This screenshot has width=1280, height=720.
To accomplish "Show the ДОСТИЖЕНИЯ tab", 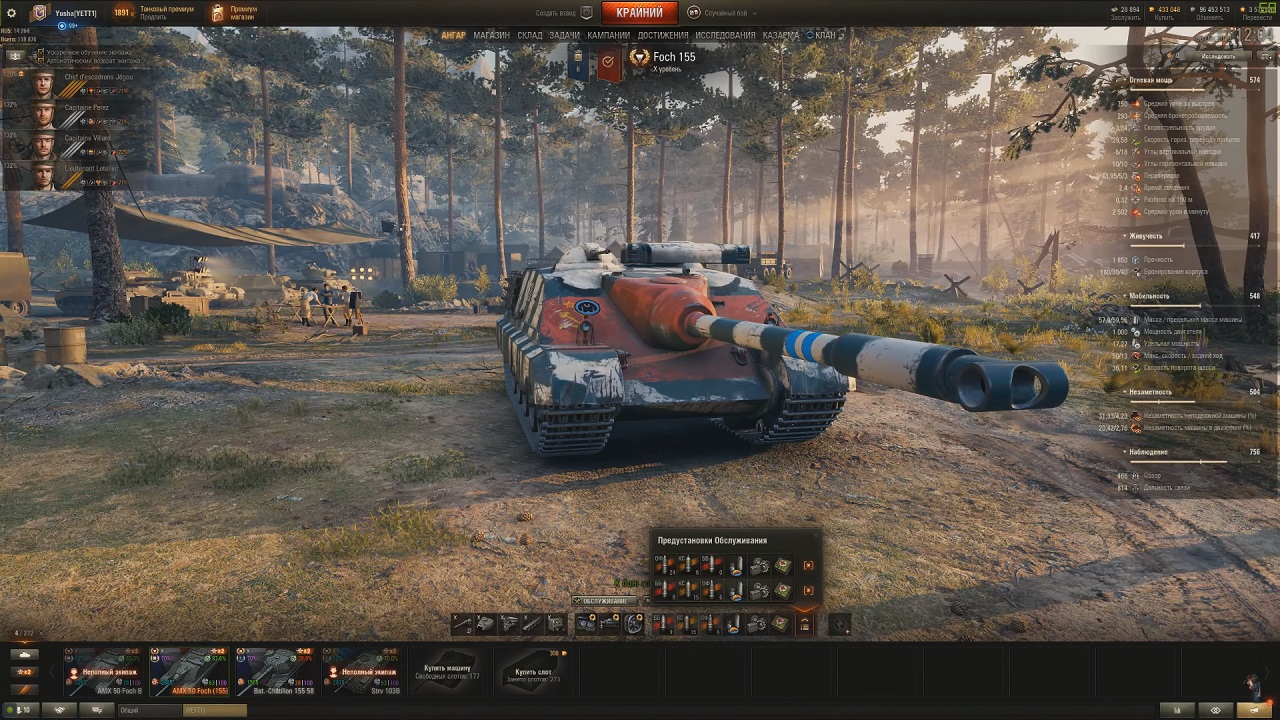I will (663, 35).
